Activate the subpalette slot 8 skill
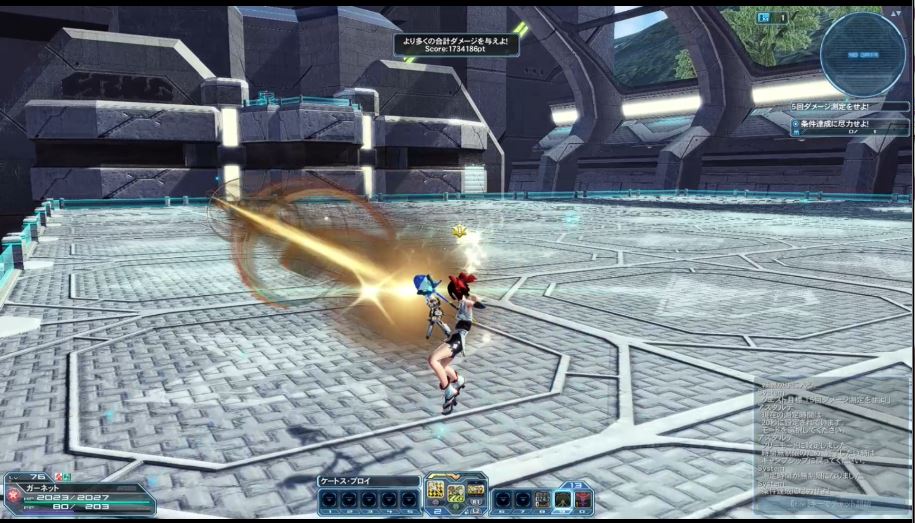915x523 pixels. click(x=541, y=498)
